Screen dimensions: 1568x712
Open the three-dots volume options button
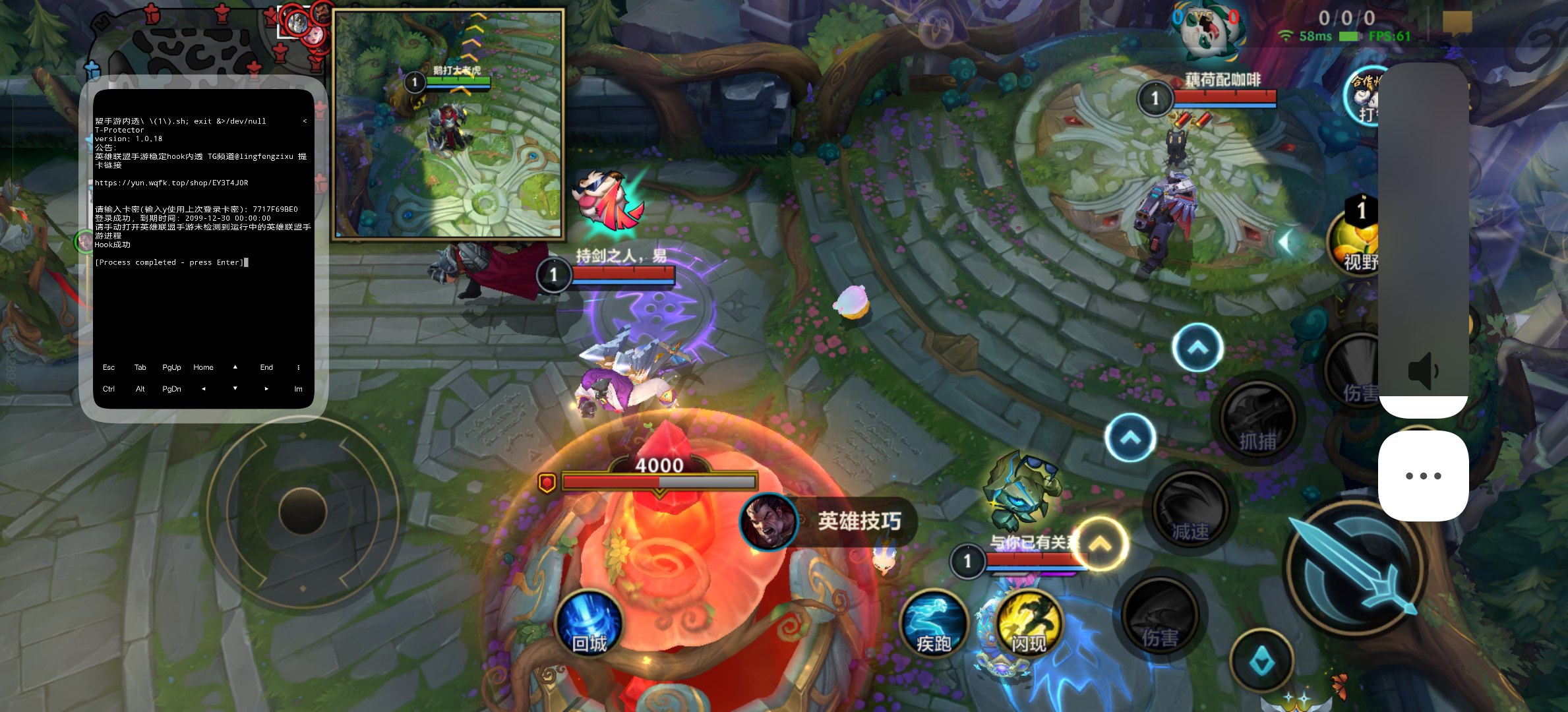[x=1423, y=476]
